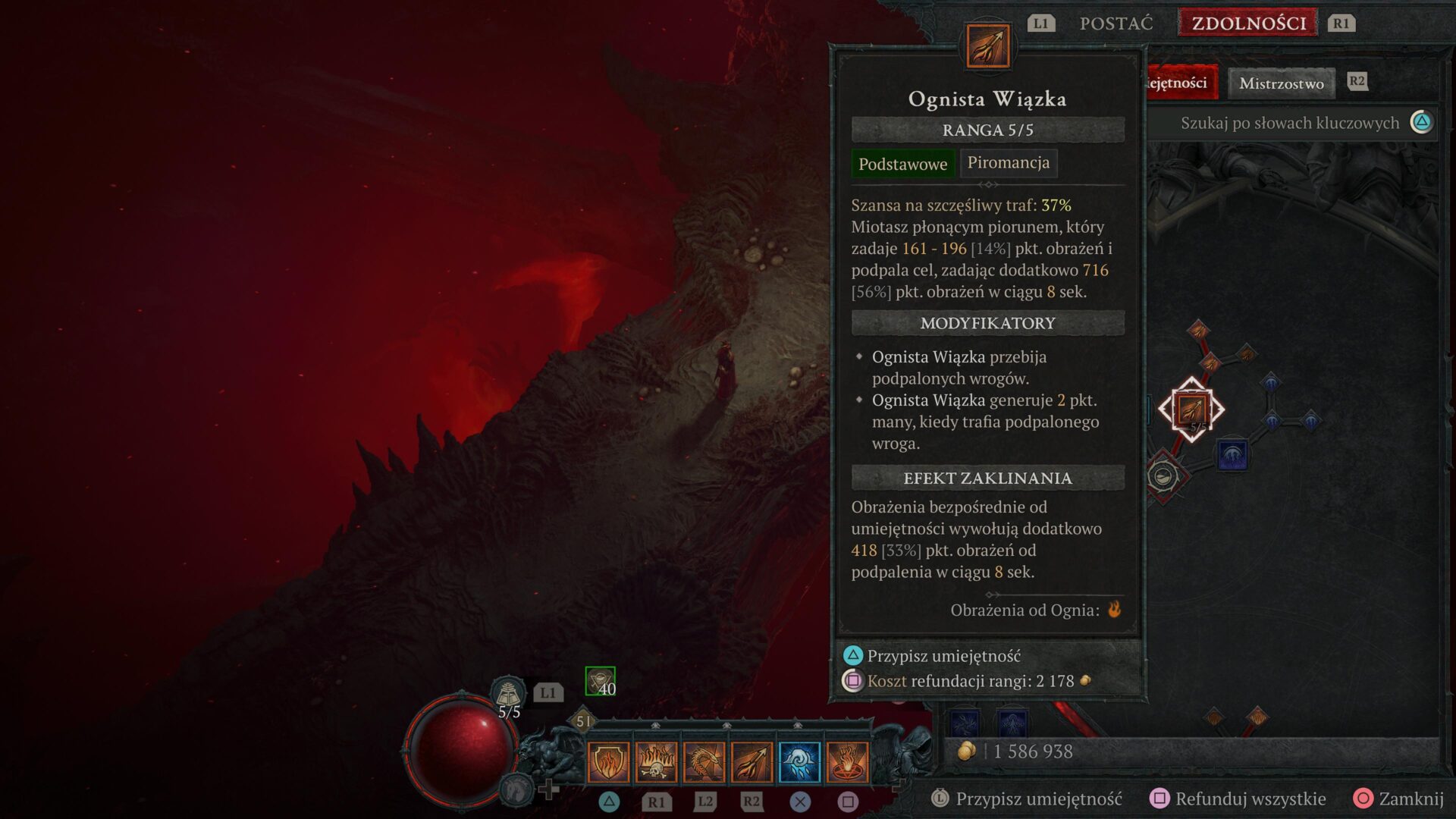This screenshot has height=819, width=1456.
Task: Click the Szukaj po słowach kluczowych field
Action: (1289, 122)
